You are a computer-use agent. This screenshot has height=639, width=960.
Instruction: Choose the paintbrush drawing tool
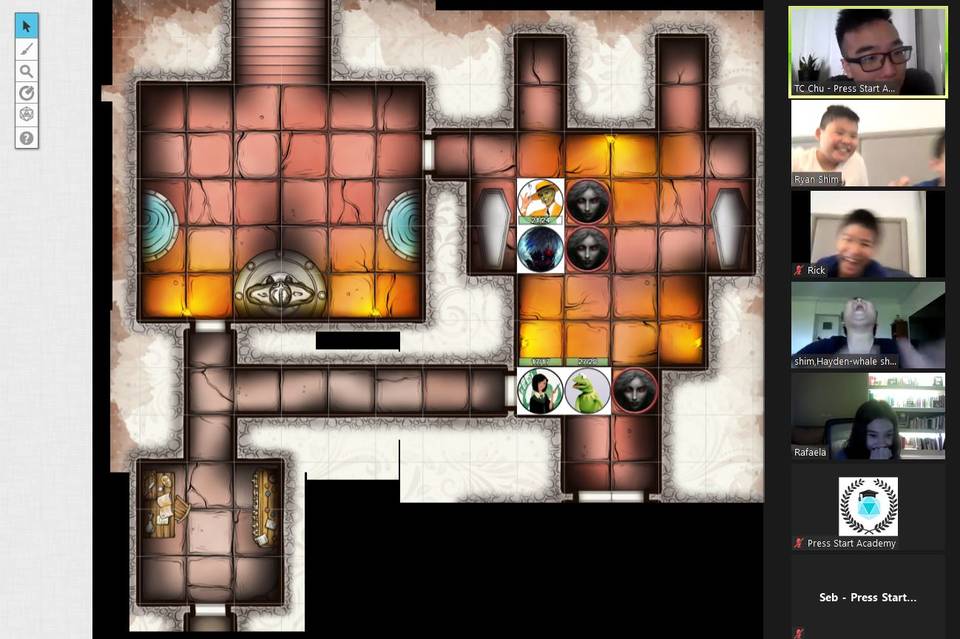[27, 49]
